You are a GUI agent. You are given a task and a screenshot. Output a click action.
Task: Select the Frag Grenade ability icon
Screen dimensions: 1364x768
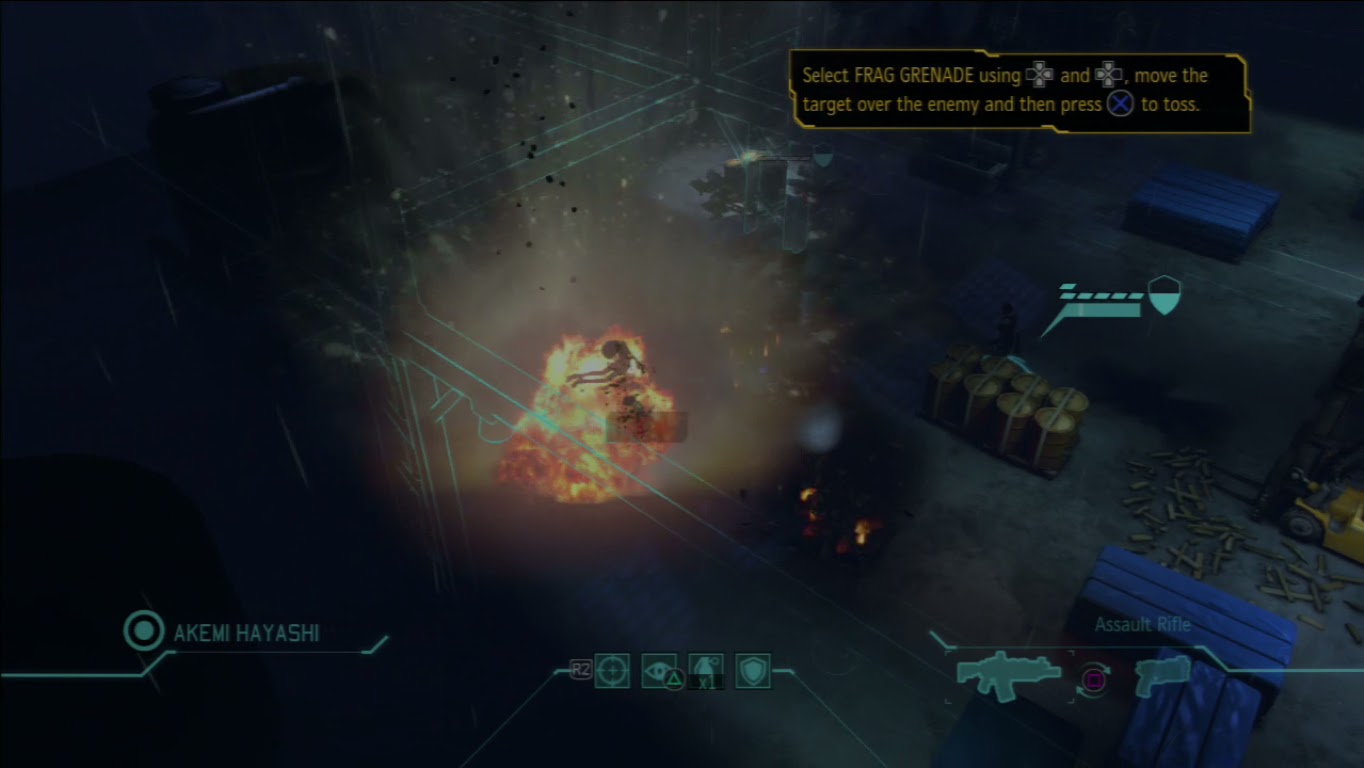click(x=706, y=665)
